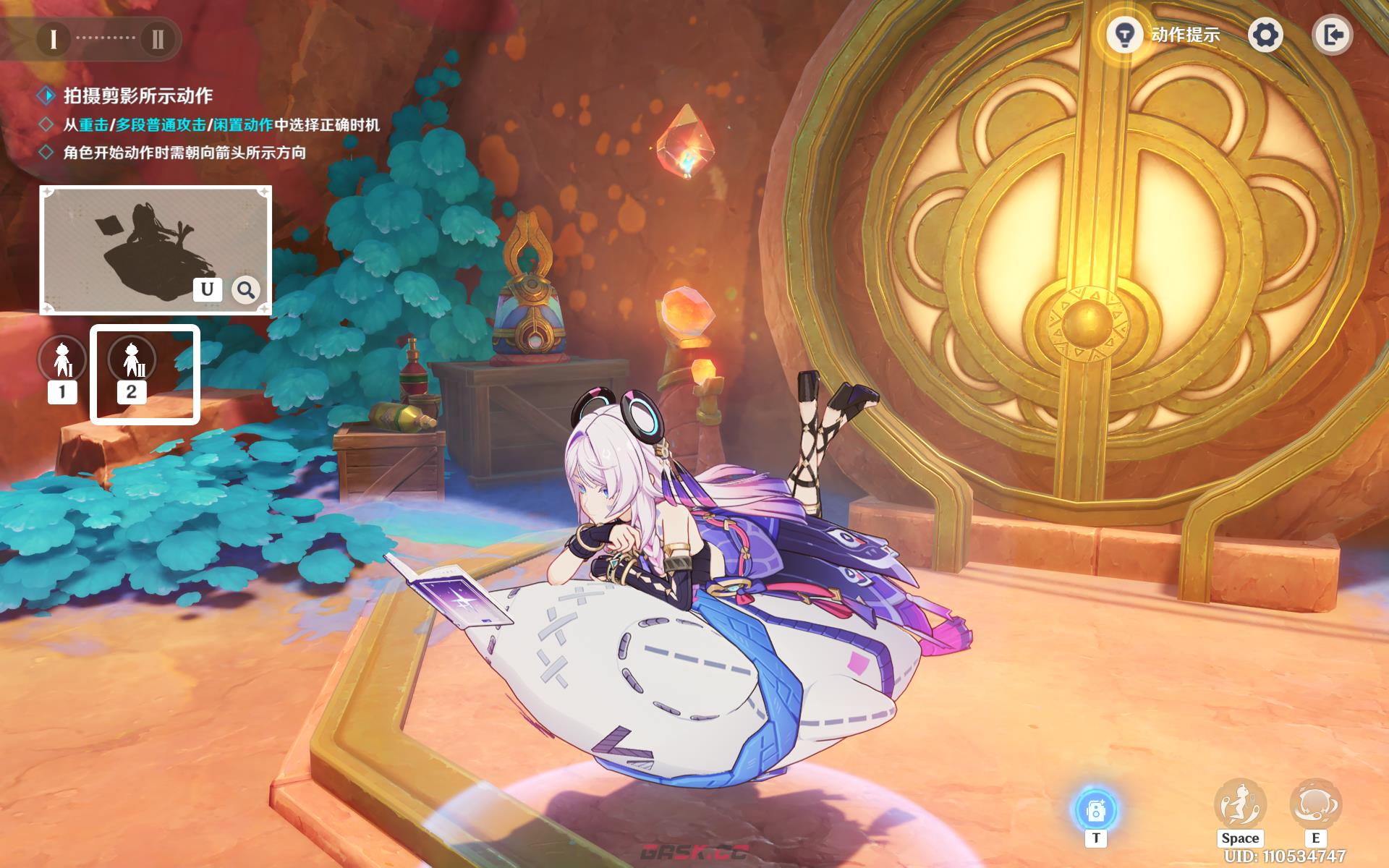Enlarge the silhouette preview with magnifier
The height and width of the screenshot is (868, 1389).
(x=246, y=290)
